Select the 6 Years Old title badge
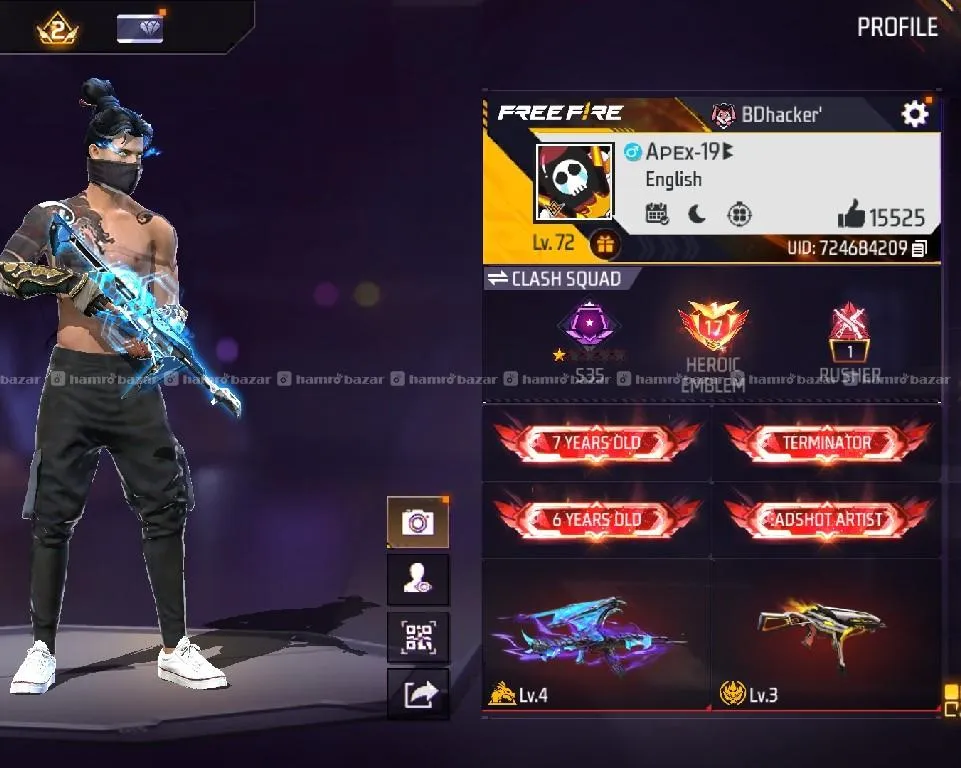The height and width of the screenshot is (768, 961). coord(597,520)
